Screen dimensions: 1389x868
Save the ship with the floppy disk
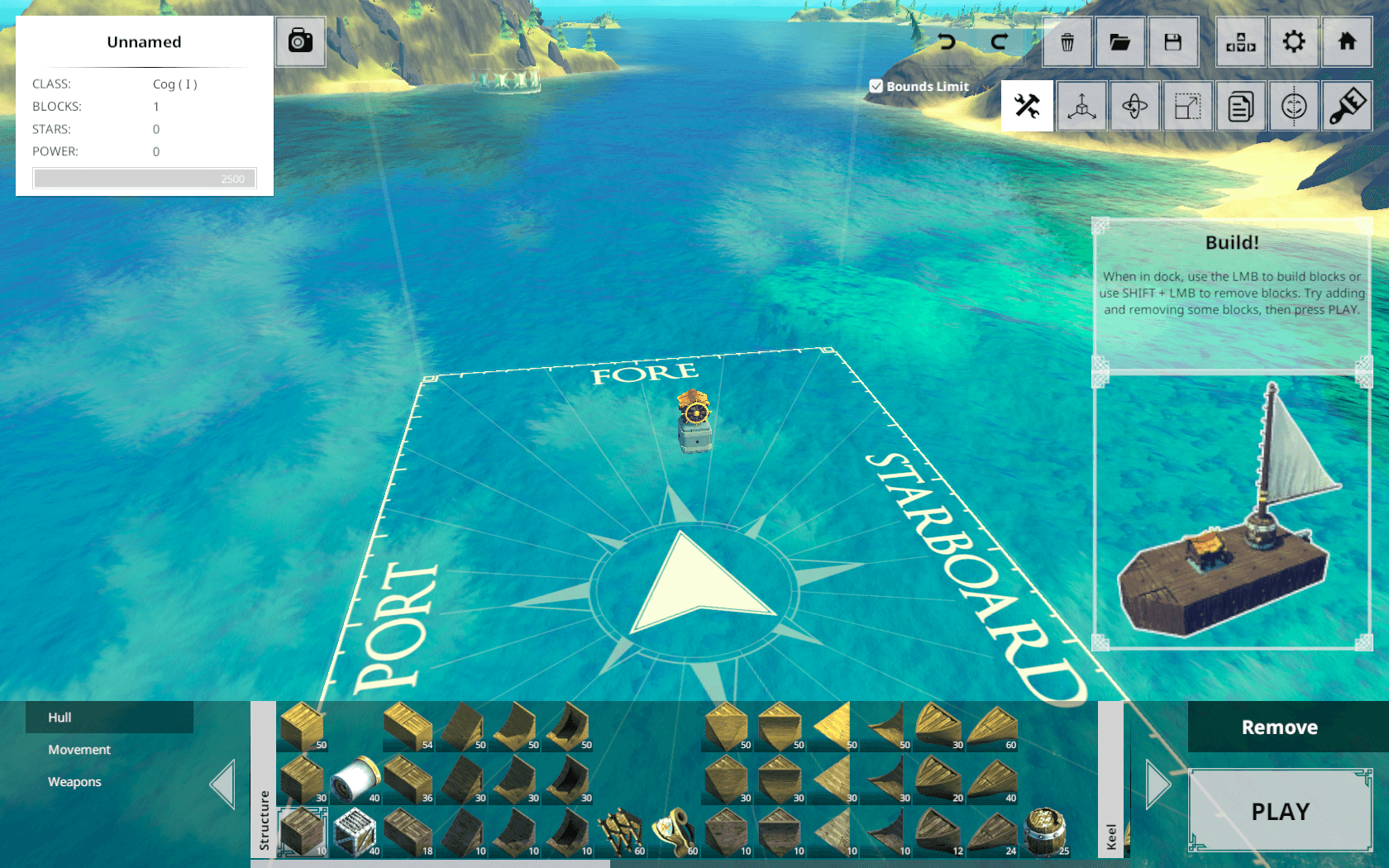point(1172,41)
